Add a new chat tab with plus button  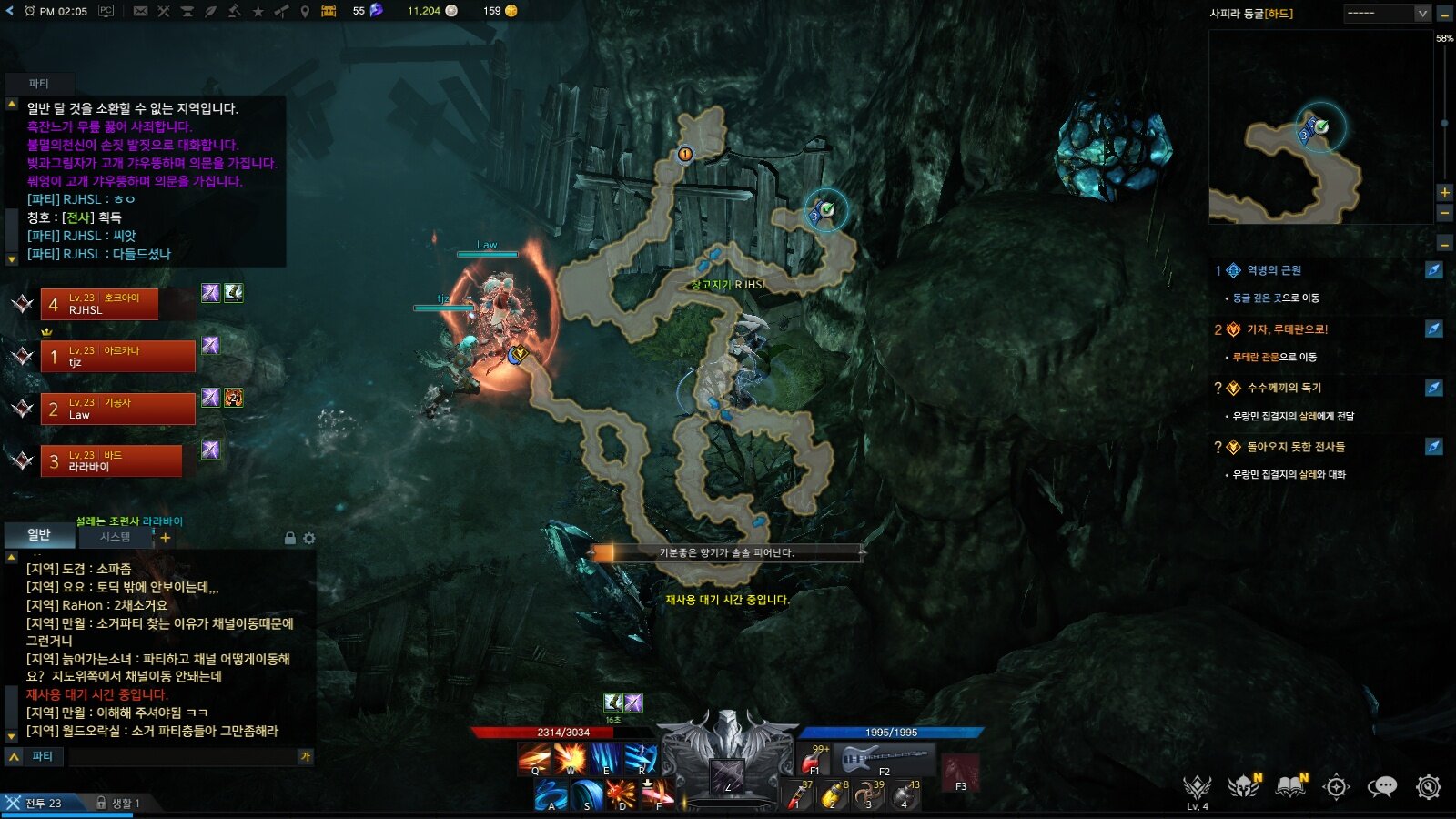coord(166,538)
